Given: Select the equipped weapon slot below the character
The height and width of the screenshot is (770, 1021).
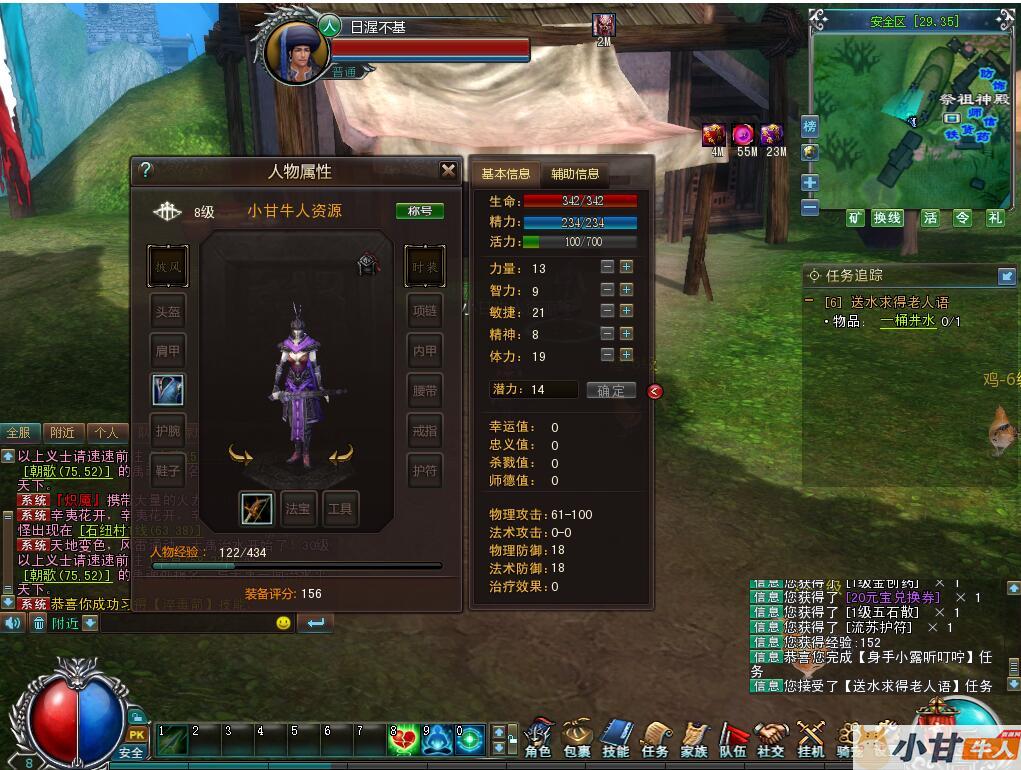Looking at the screenshot, I should [257, 509].
